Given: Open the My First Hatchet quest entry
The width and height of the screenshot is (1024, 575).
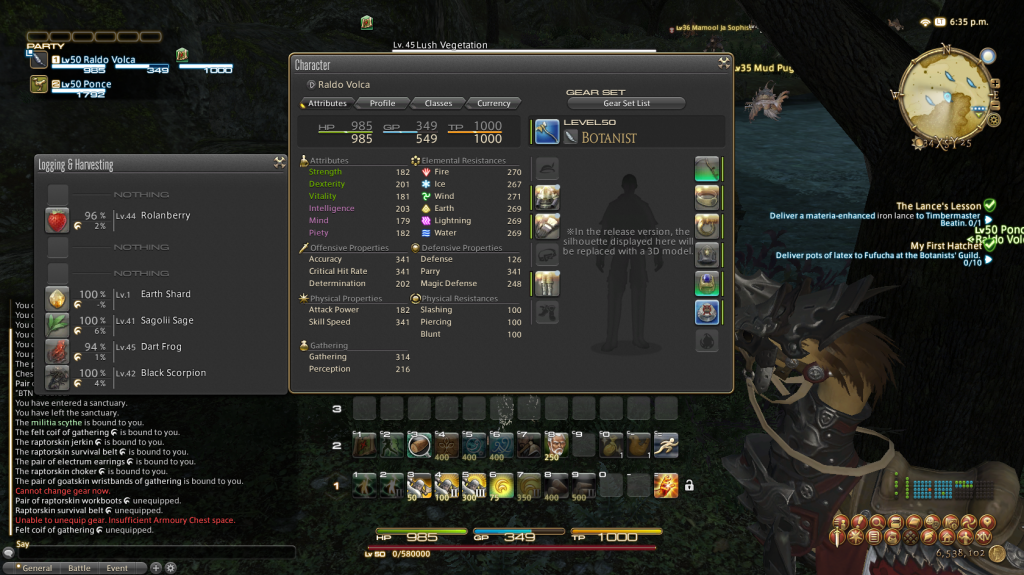Looking at the screenshot, I should tap(946, 245).
